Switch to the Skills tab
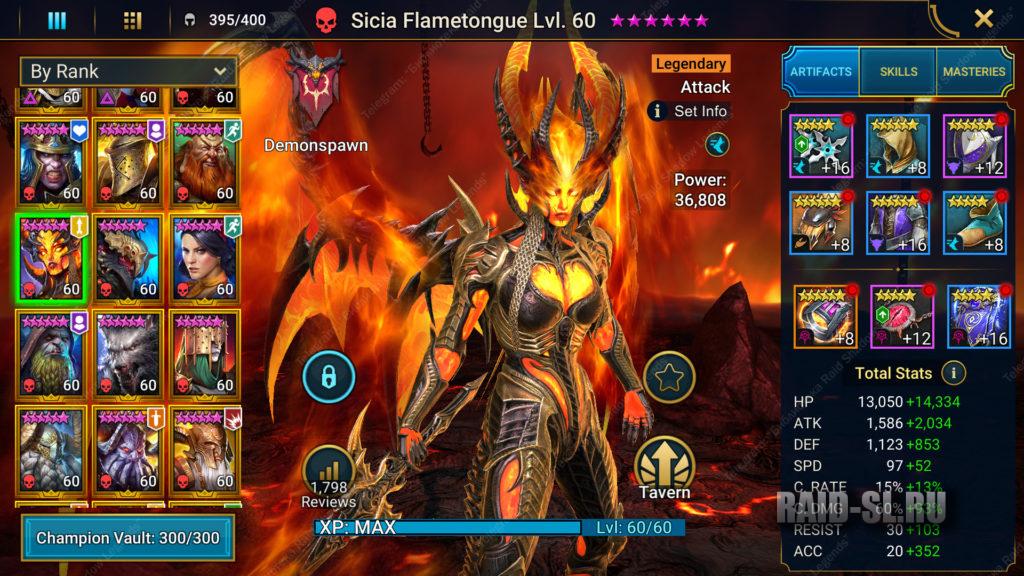The height and width of the screenshot is (576, 1024). tap(898, 72)
